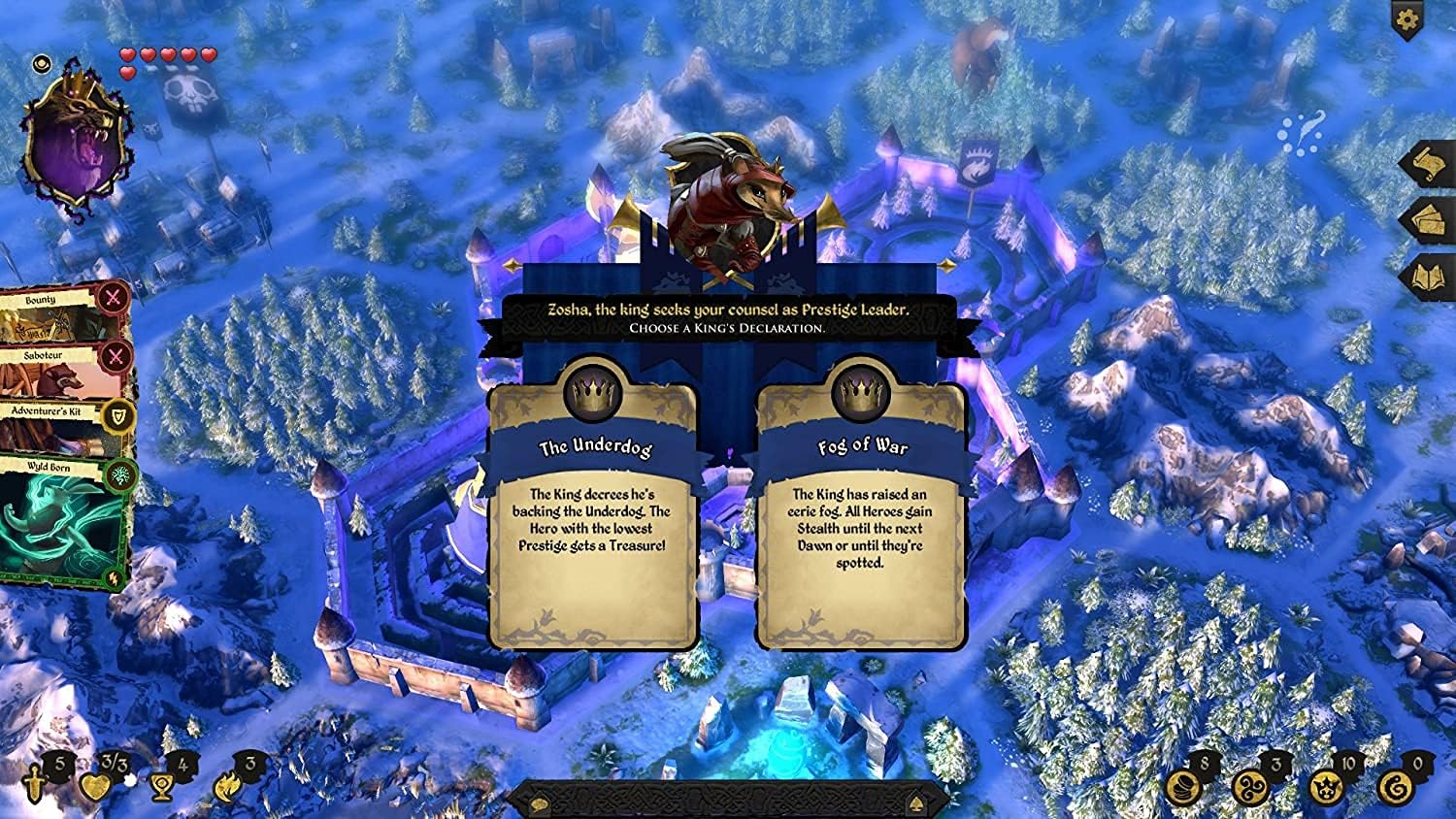The image size is (1456, 819).
Task: Click the heart health indicator row
Action: (165, 56)
